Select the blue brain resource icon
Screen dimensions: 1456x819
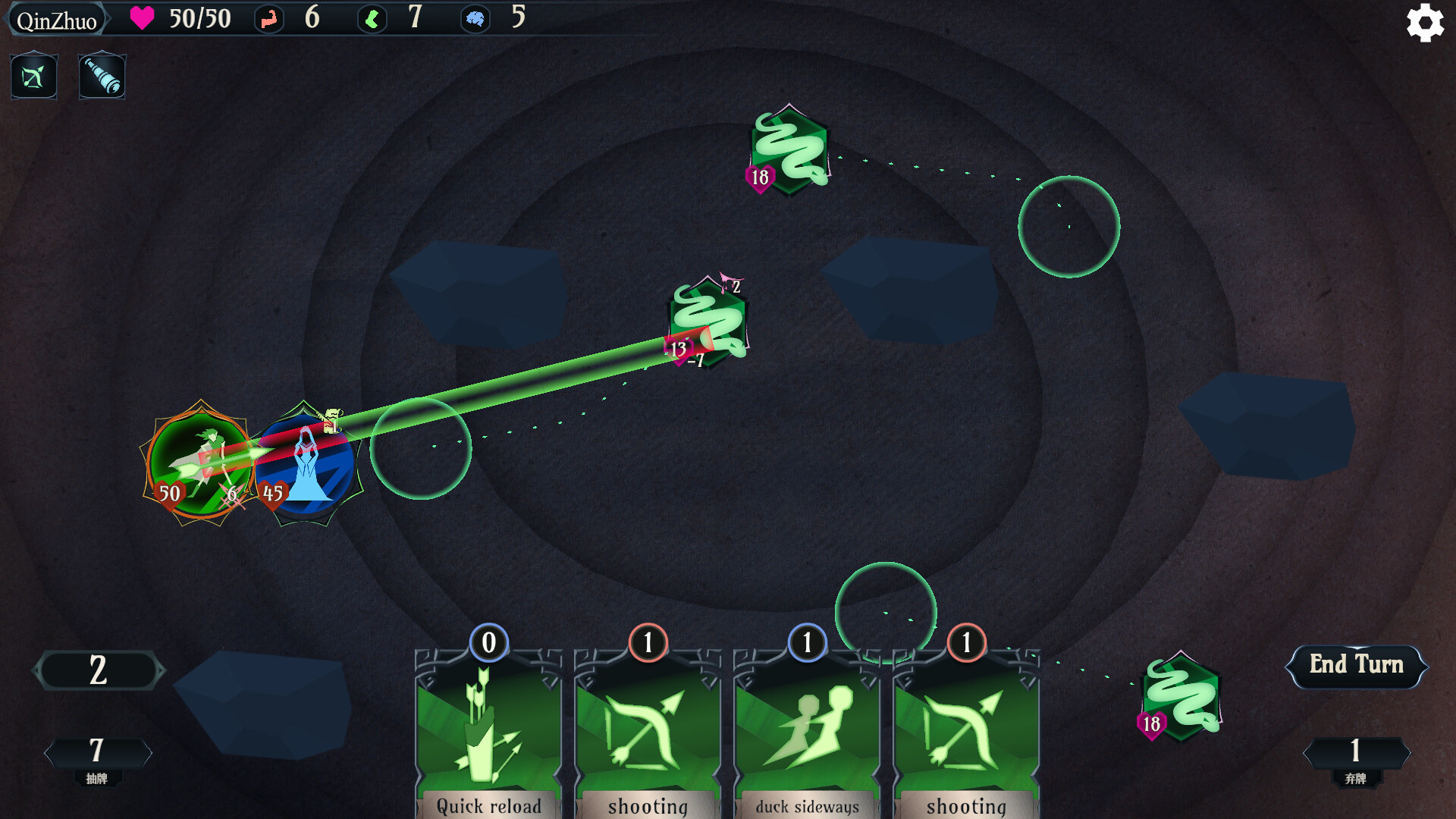[477, 19]
